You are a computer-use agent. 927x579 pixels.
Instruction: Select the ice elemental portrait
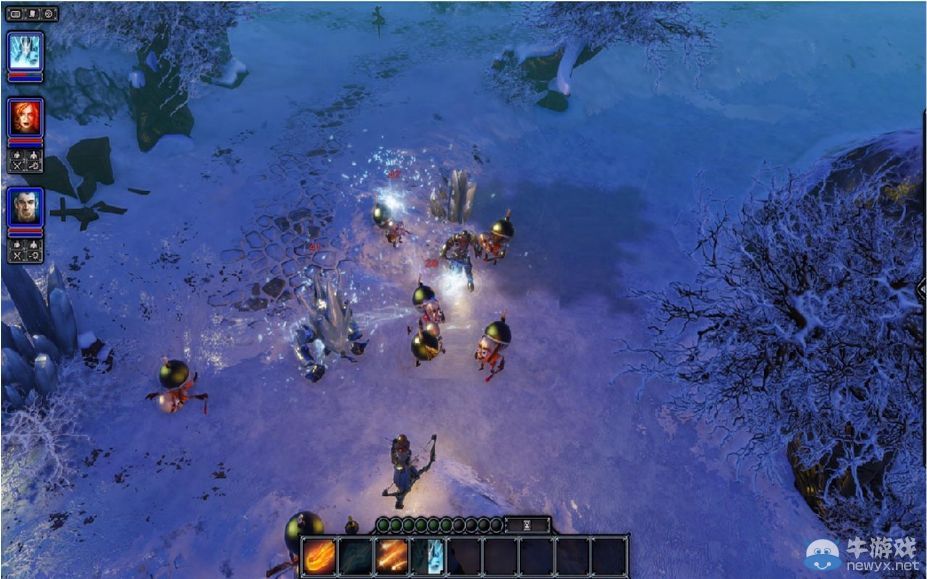tap(25, 50)
